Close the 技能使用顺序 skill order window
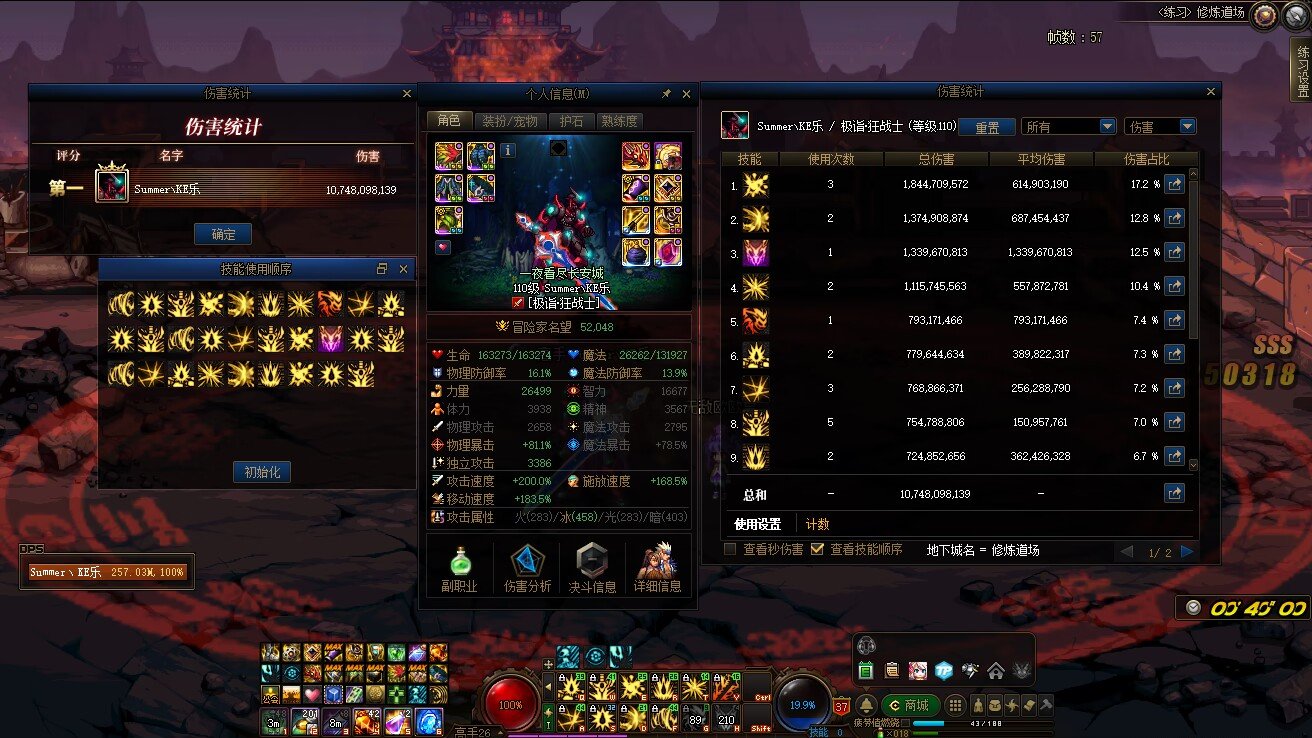This screenshot has height=738, width=1312. coord(404,269)
